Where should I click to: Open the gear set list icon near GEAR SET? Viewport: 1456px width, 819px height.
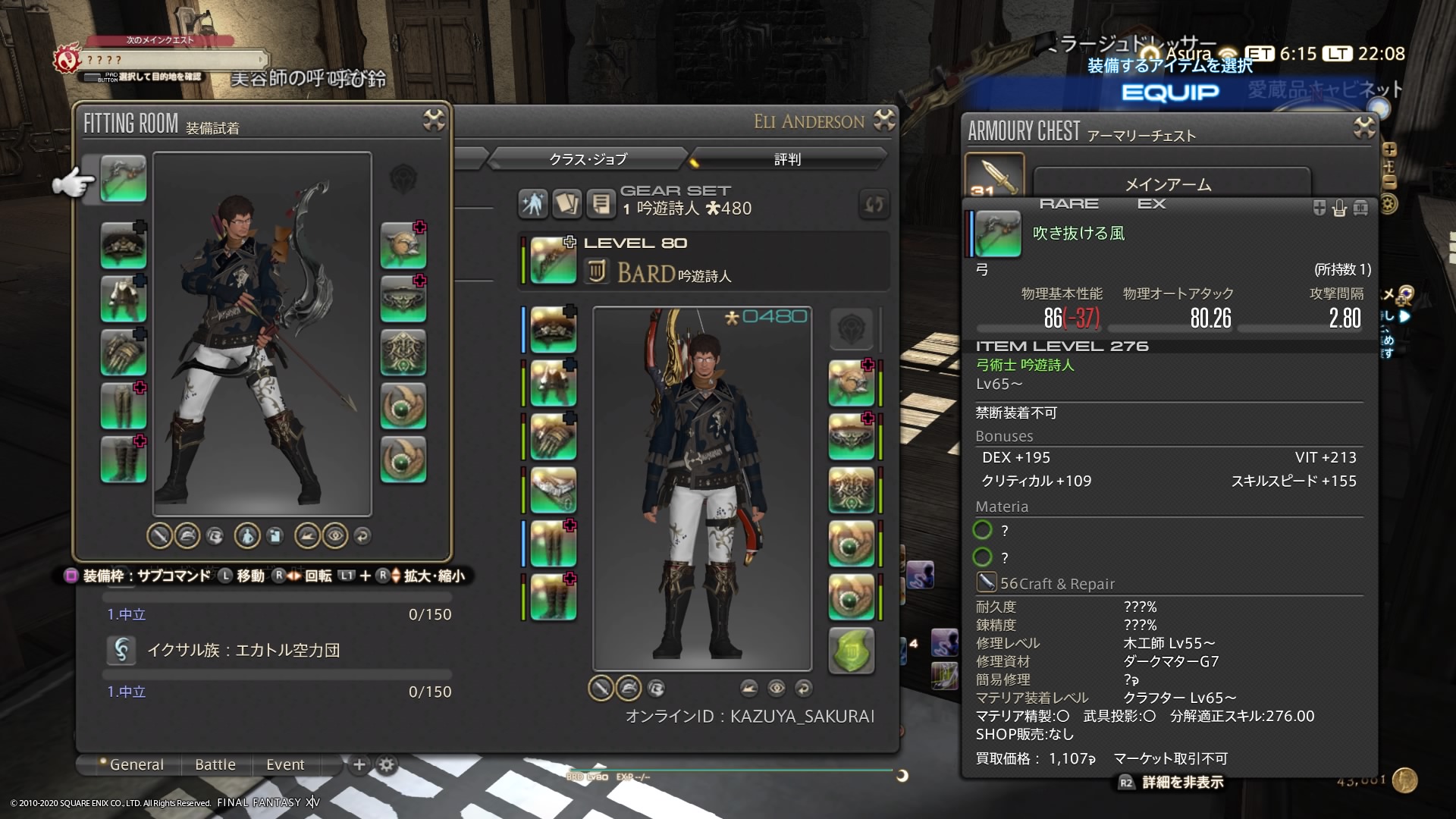(x=566, y=203)
